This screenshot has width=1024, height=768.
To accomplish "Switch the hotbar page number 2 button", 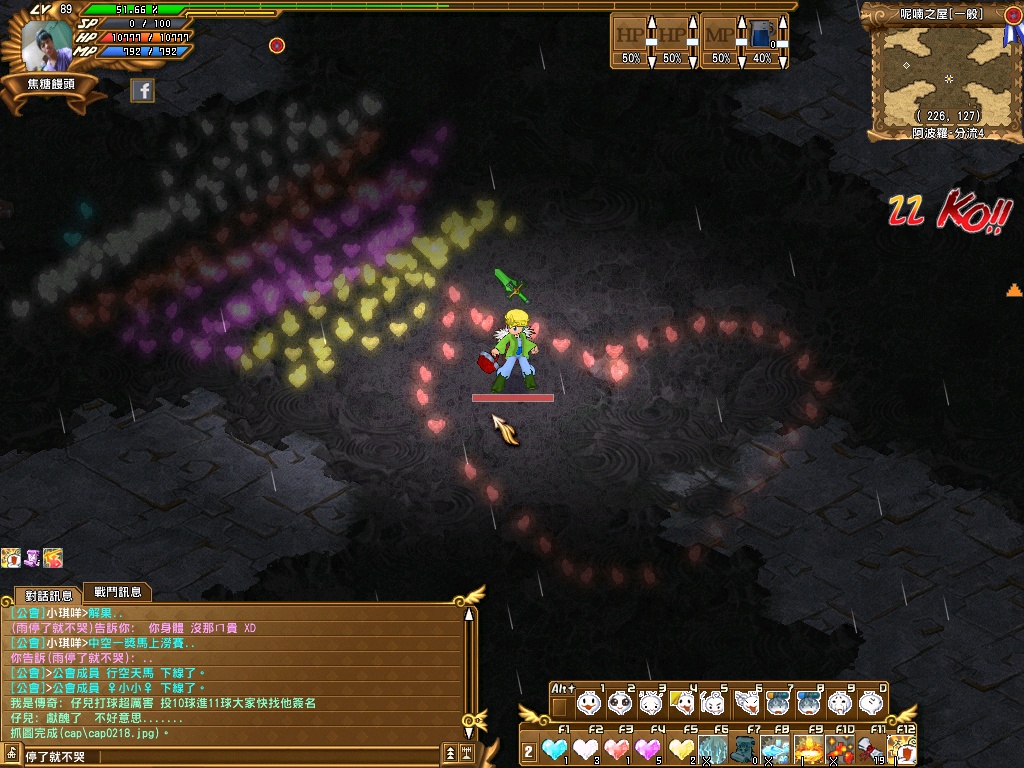I will (529, 751).
